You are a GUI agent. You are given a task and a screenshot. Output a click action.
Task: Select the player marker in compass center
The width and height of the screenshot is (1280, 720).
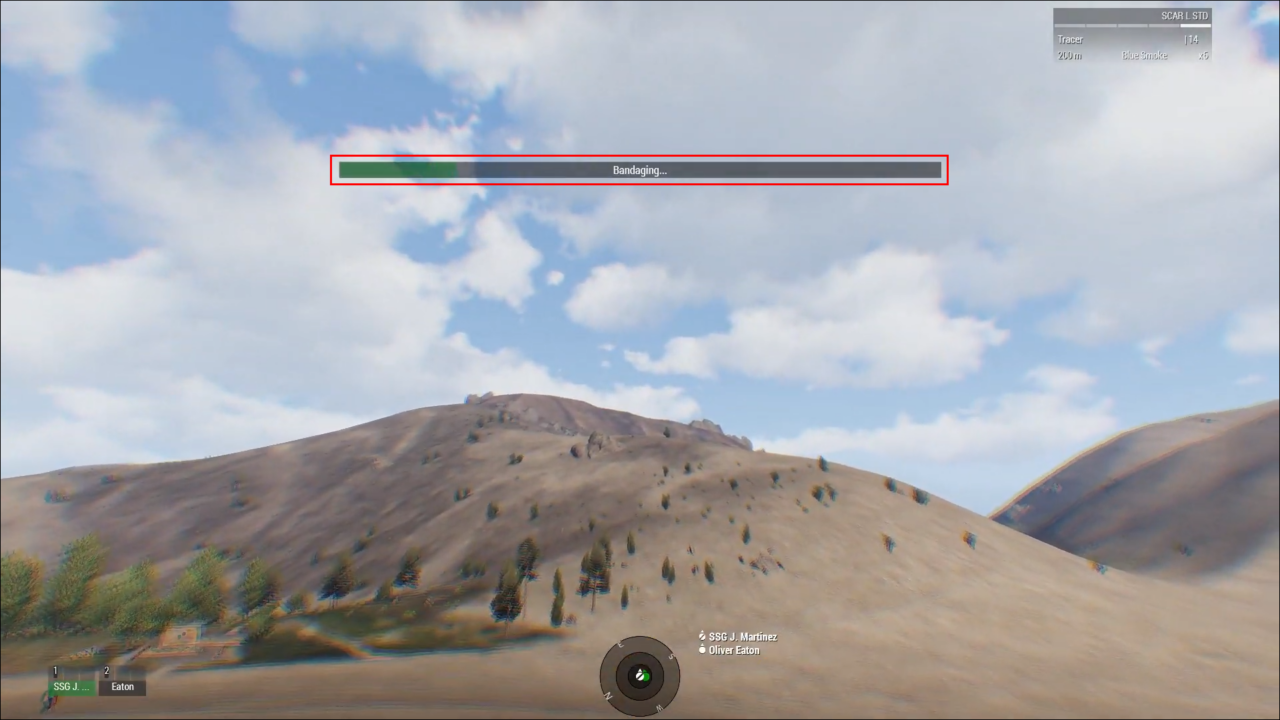point(639,676)
